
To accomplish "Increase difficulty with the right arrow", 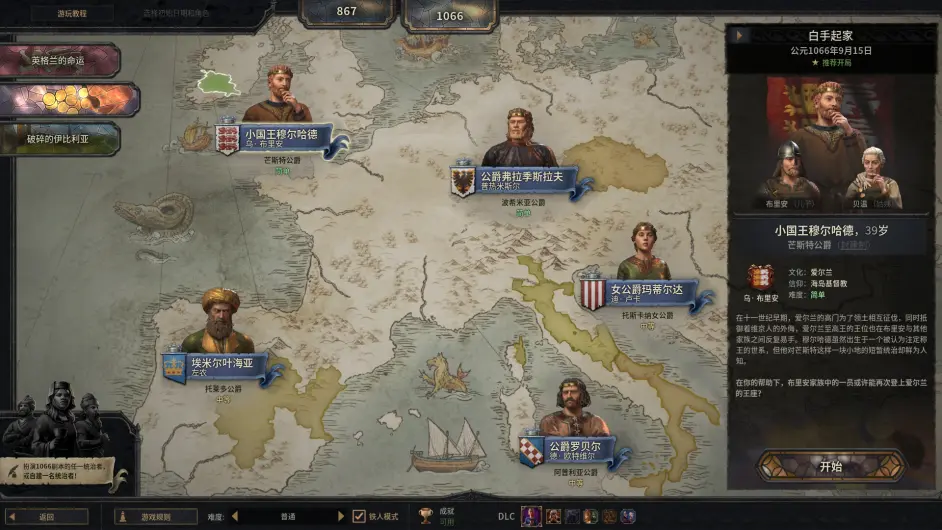I will [340, 517].
